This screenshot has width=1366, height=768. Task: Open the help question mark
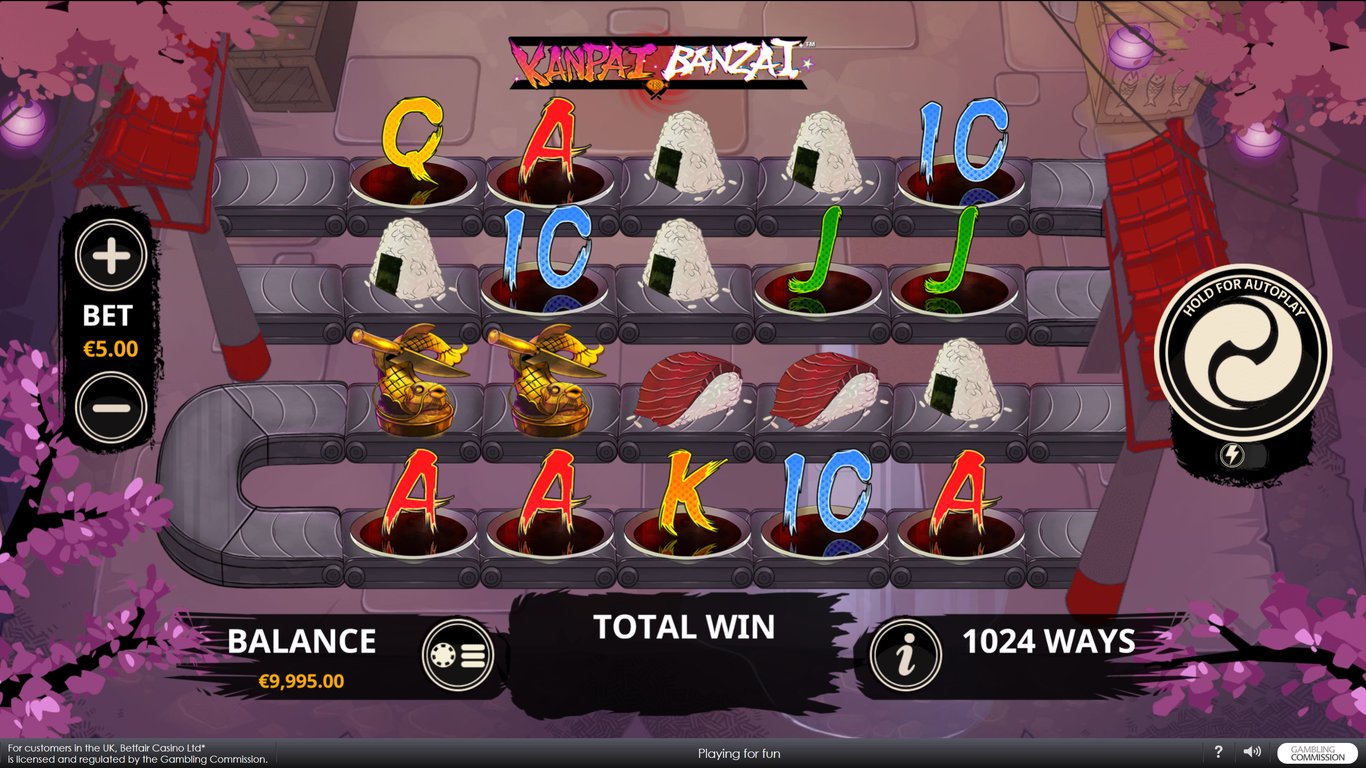click(x=1218, y=752)
